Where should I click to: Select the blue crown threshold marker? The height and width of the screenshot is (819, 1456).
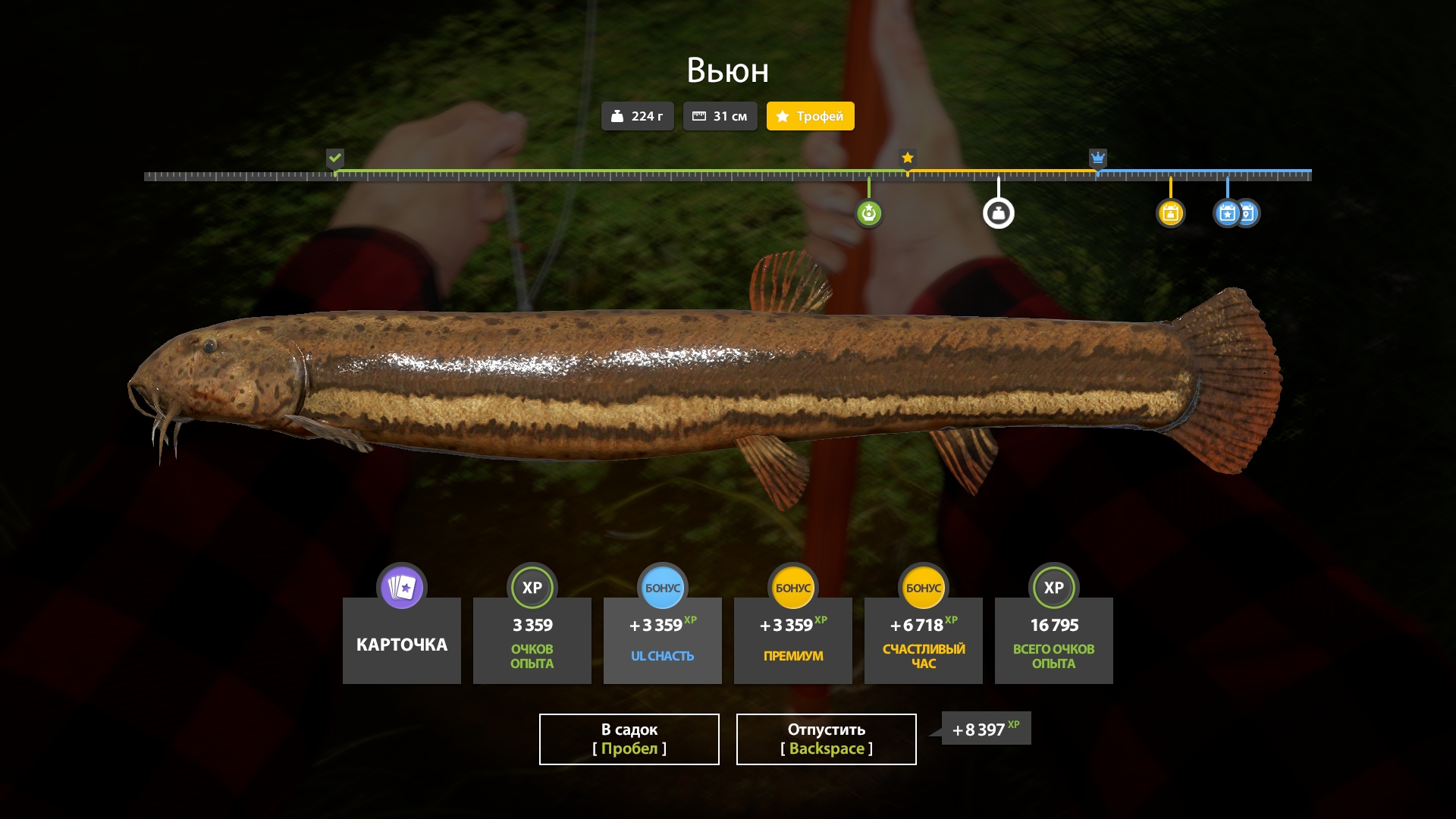[x=1097, y=158]
